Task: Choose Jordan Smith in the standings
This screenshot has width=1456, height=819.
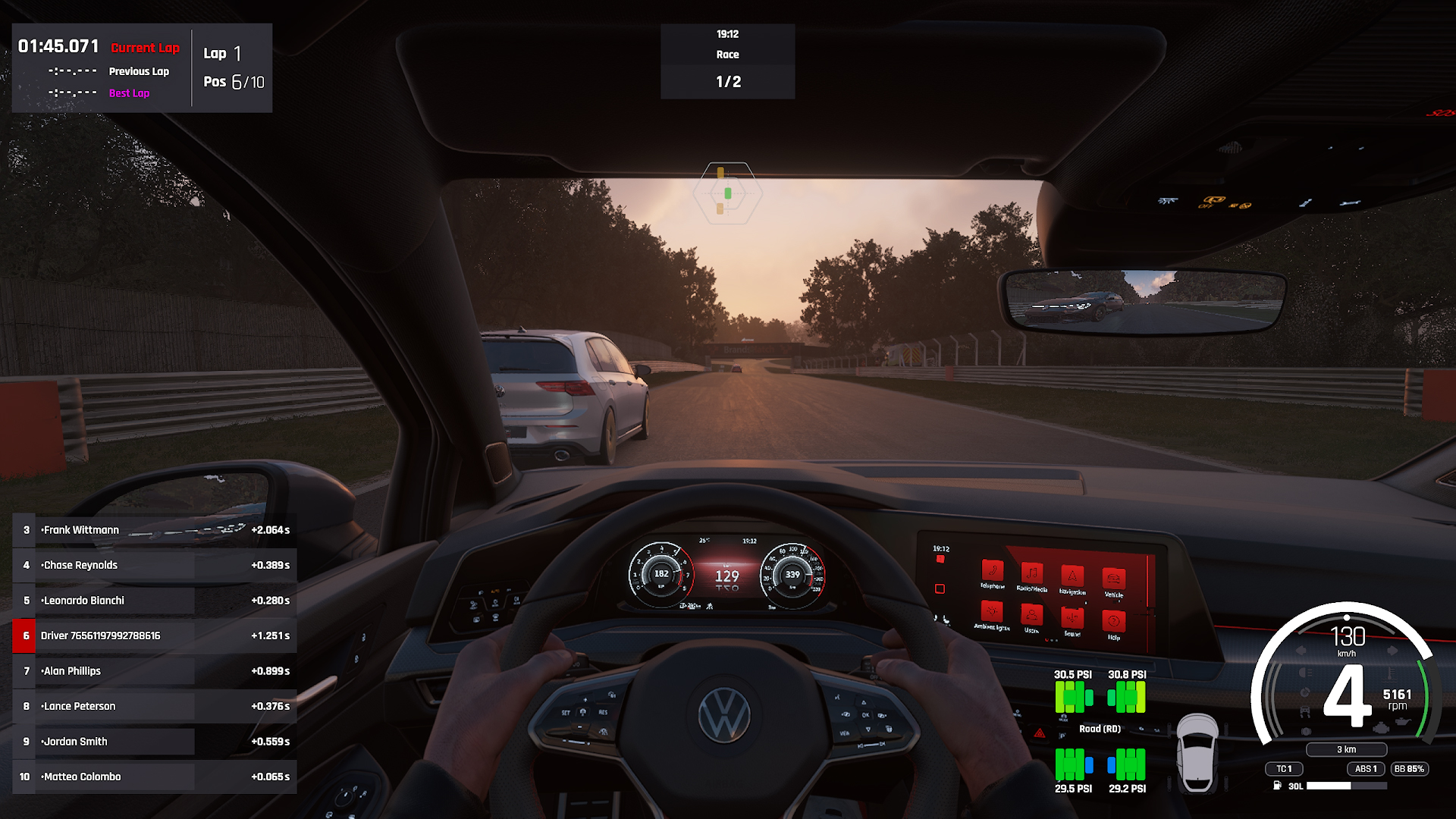Action: 154,742
